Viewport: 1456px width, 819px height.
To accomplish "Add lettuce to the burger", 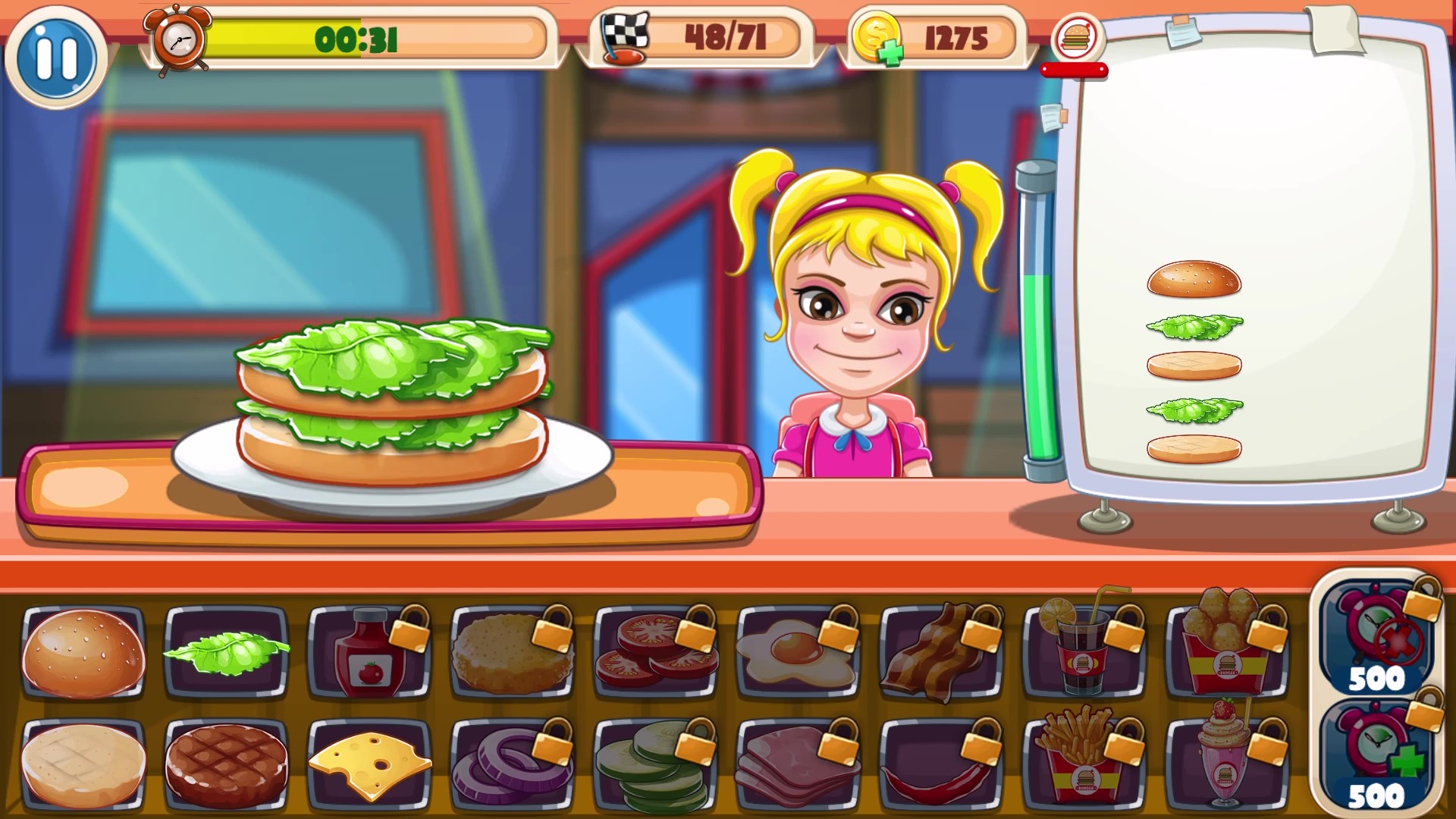I will pyautogui.click(x=227, y=654).
